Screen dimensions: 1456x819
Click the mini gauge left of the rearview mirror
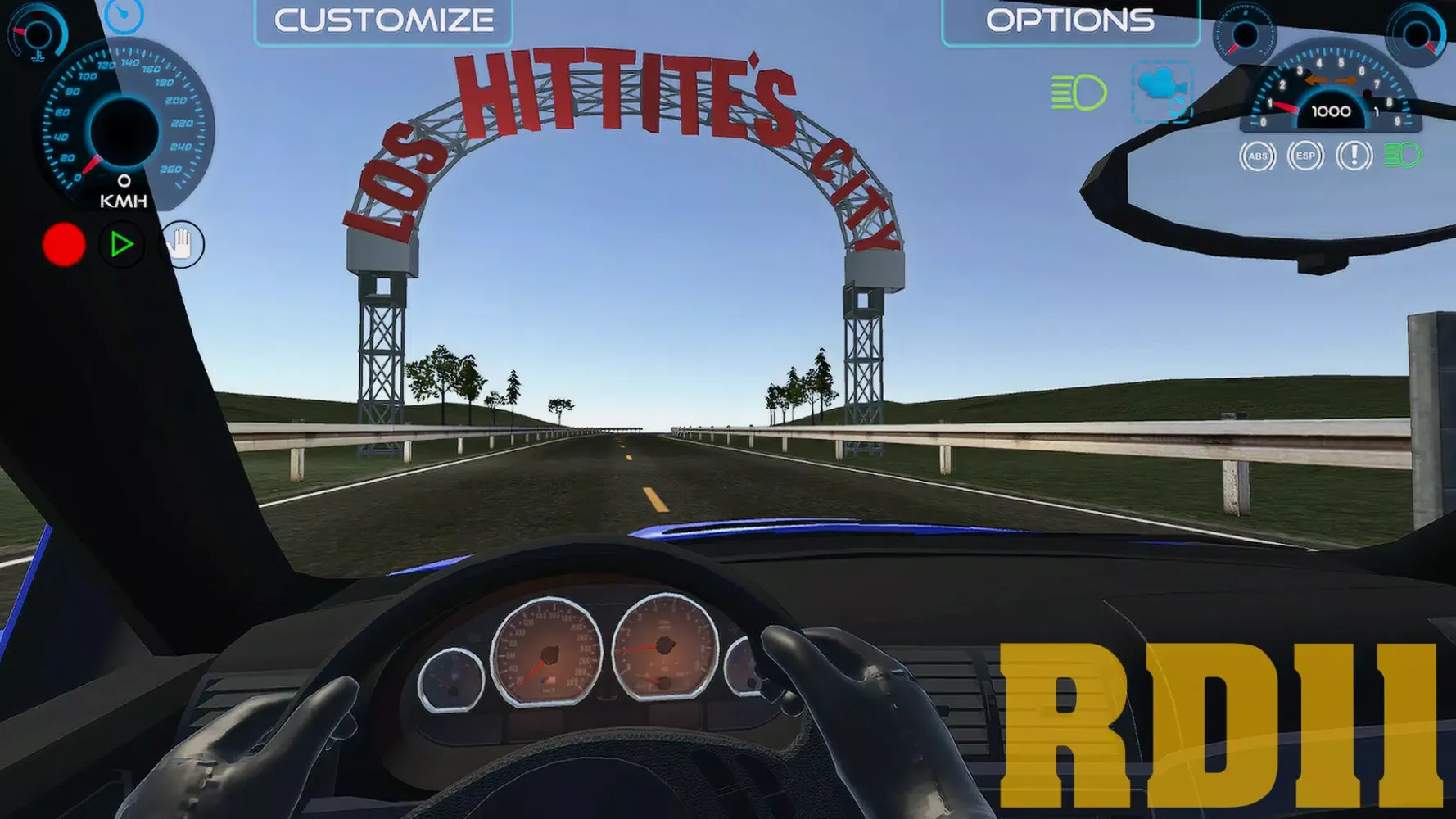(x=1246, y=34)
